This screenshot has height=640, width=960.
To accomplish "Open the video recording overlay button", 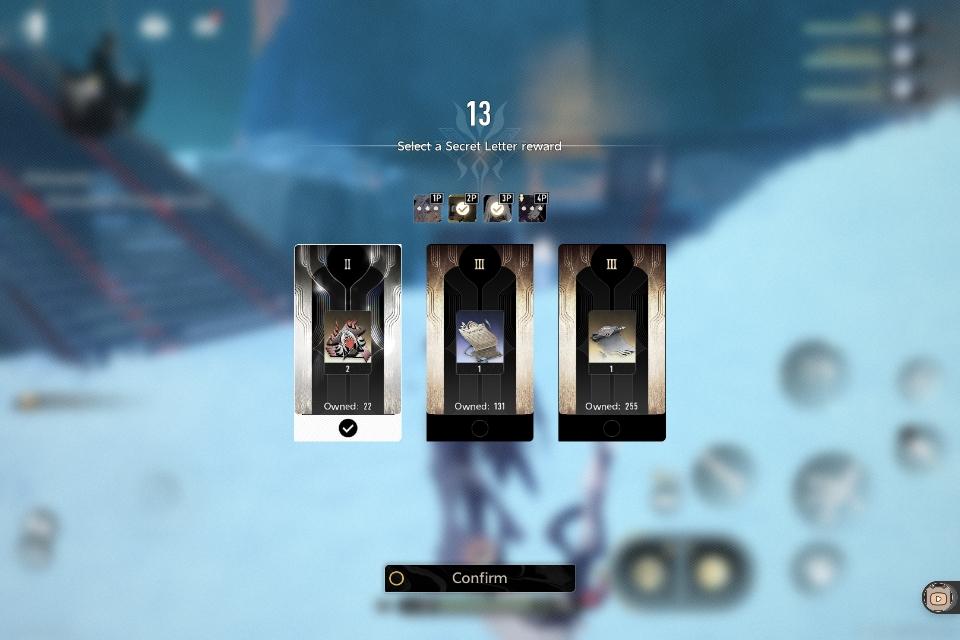I will tap(938, 598).
